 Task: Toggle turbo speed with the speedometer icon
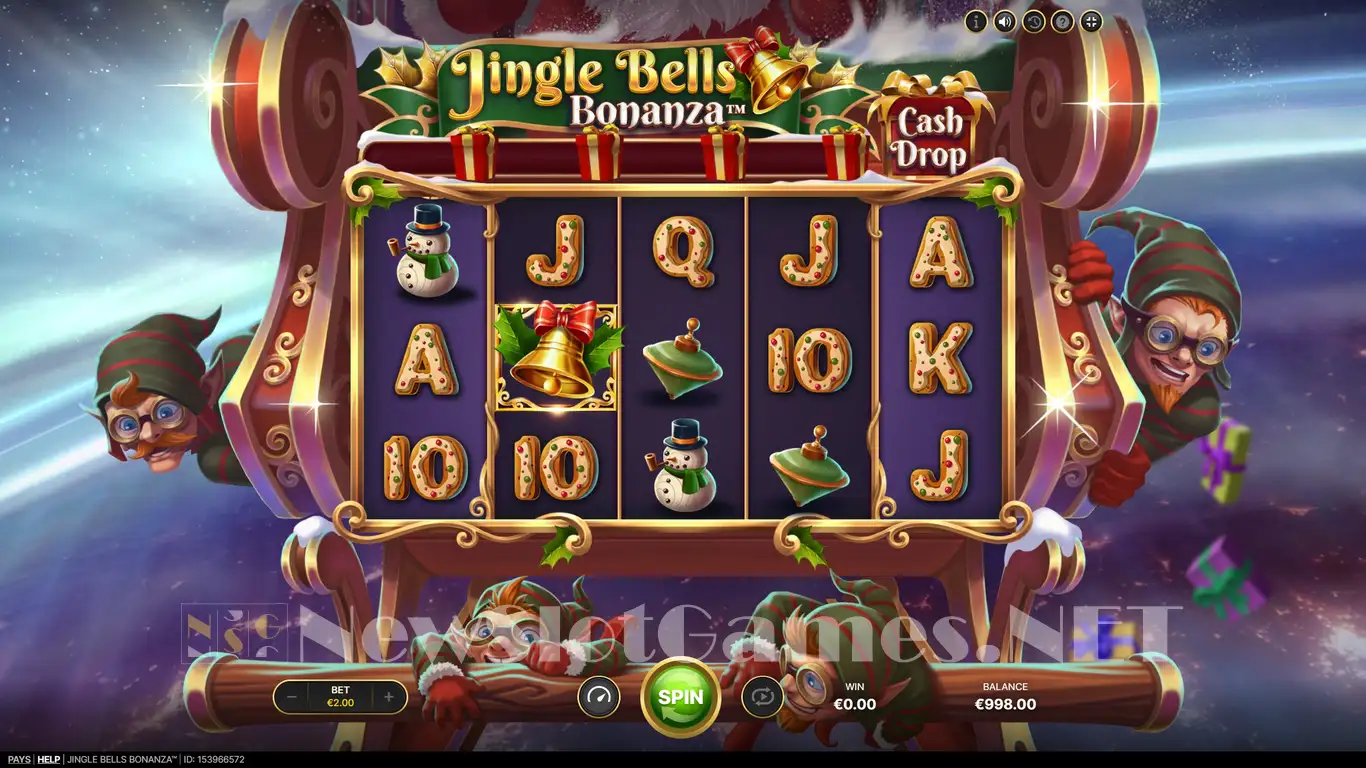599,697
